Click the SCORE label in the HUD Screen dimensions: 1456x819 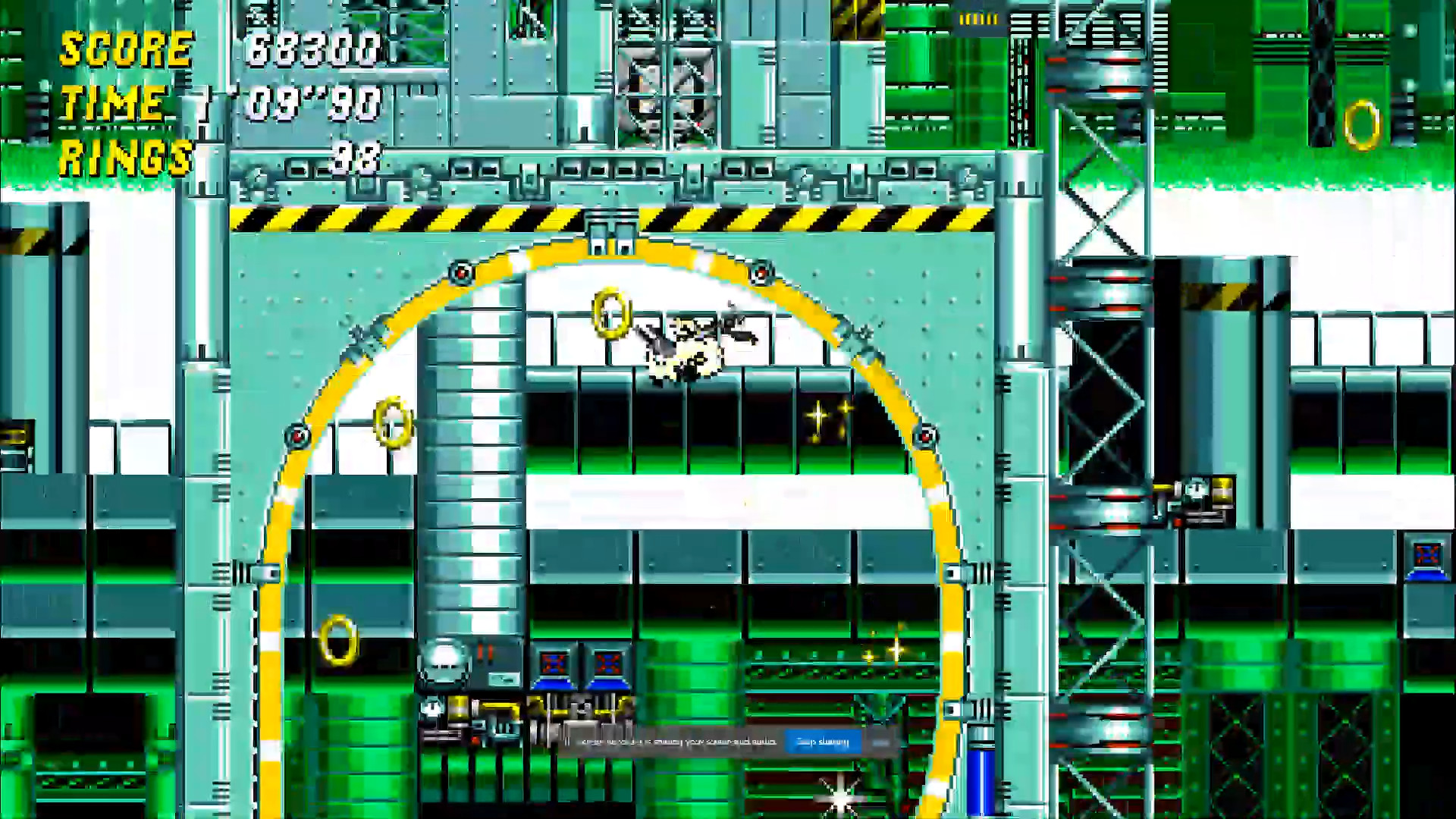[x=125, y=49]
